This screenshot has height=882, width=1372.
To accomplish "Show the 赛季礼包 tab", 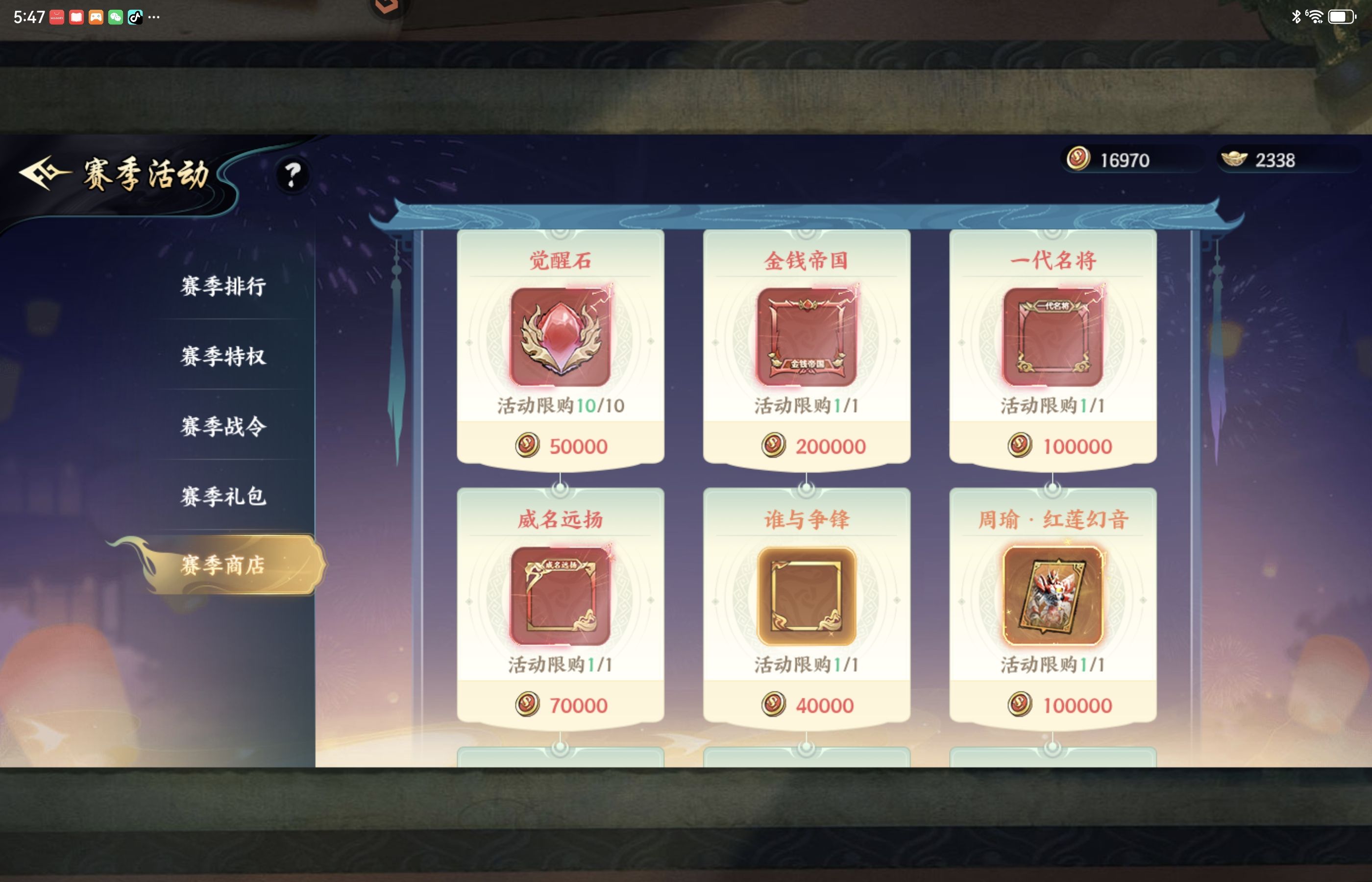I will tap(223, 496).
